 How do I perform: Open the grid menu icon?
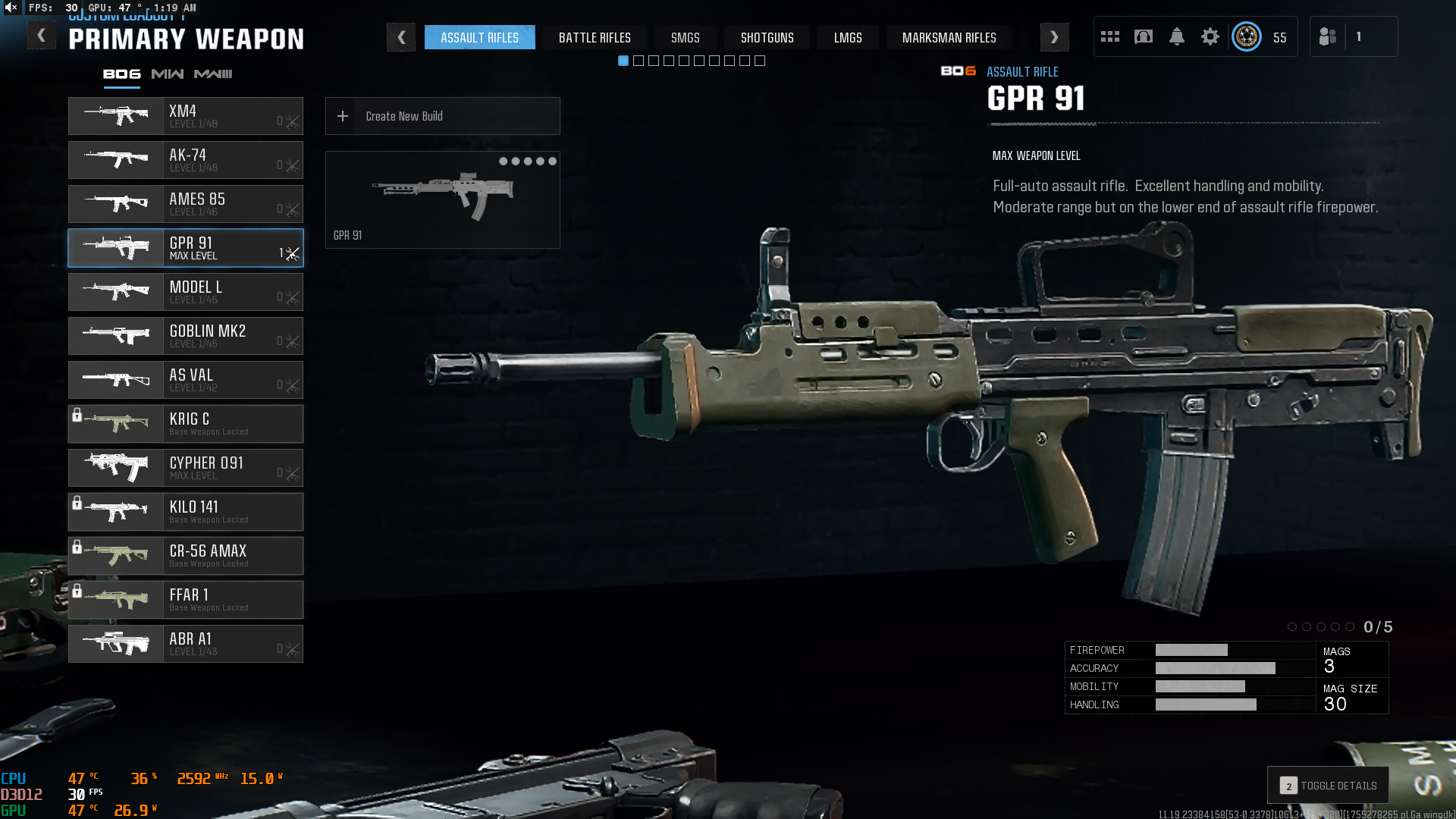point(1110,36)
